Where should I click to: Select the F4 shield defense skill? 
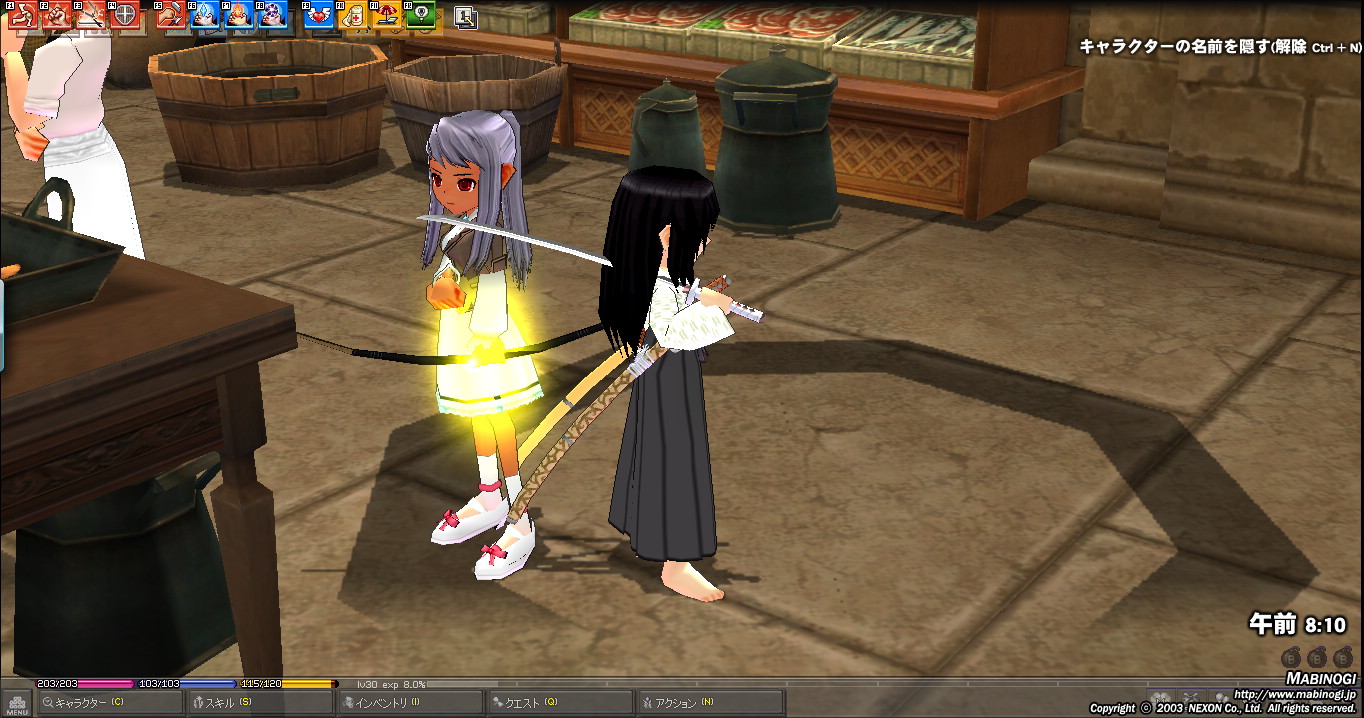click(x=127, y=14)
